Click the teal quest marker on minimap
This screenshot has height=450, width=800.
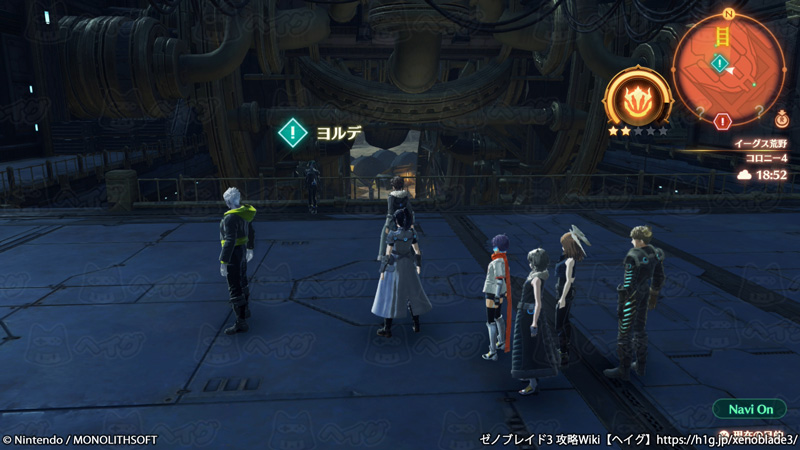click(x=719, y=64)
